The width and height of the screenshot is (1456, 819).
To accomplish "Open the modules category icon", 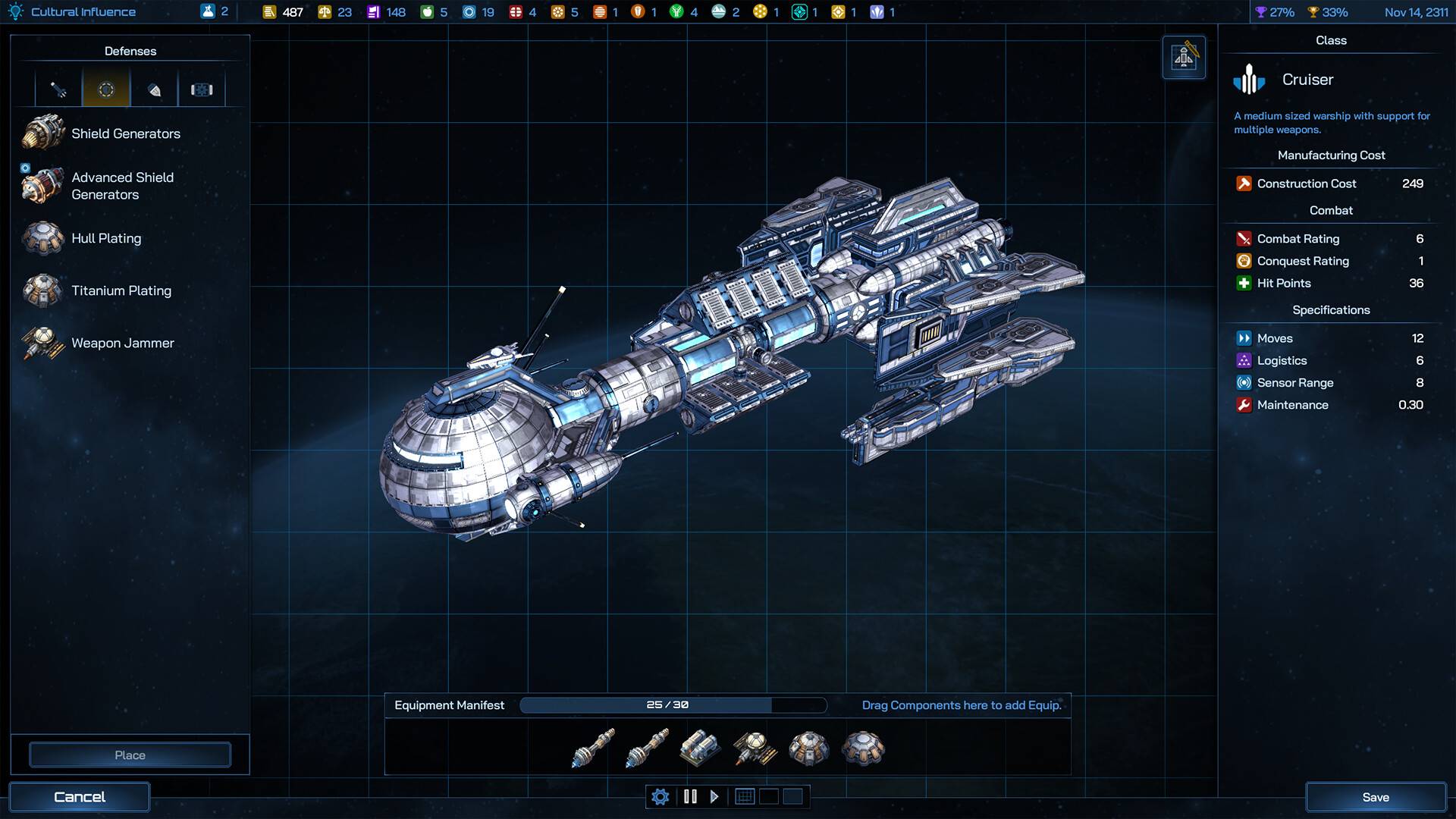I will [202, 89].
